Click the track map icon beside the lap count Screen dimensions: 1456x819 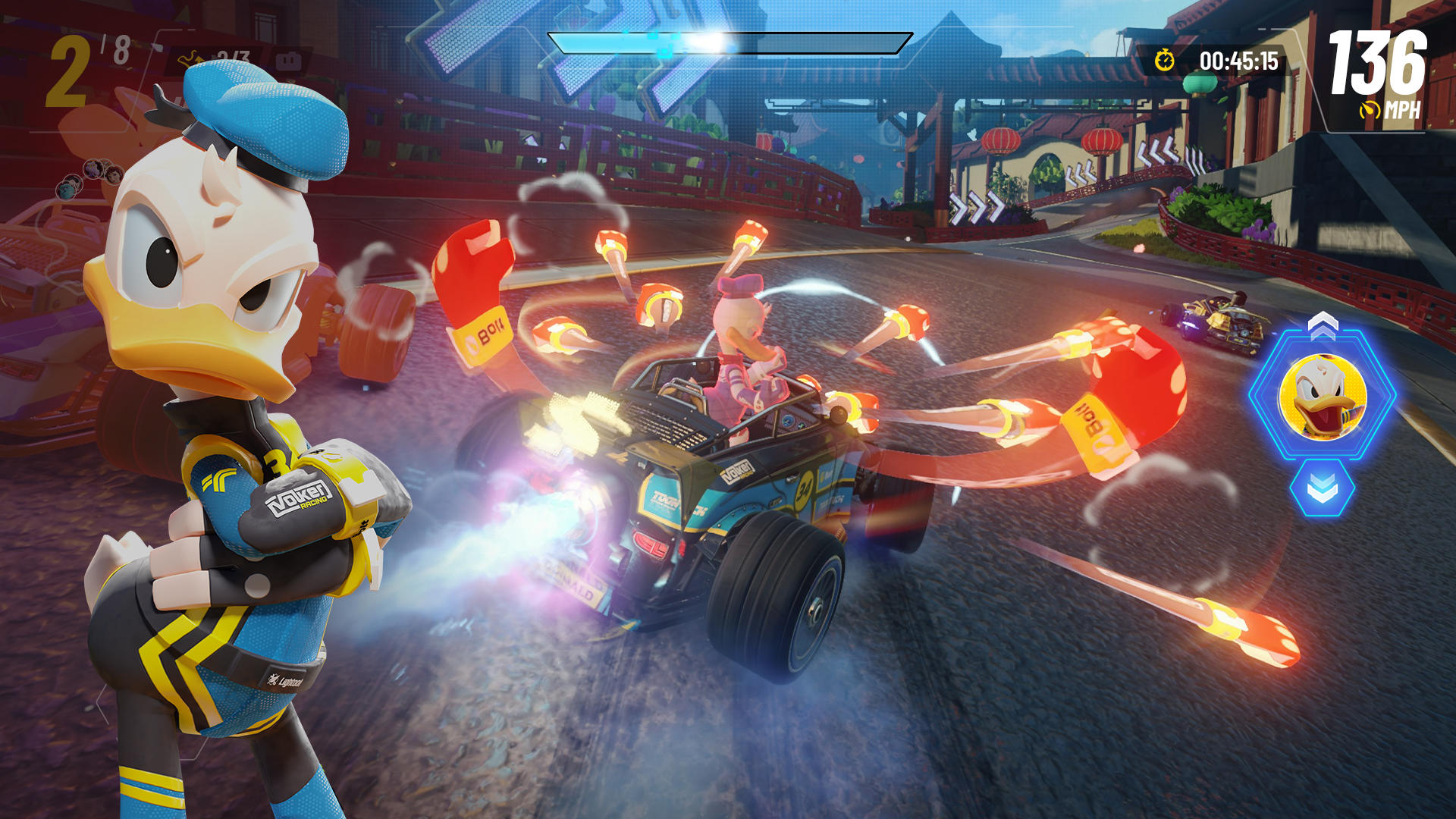(x=190, y=58)
